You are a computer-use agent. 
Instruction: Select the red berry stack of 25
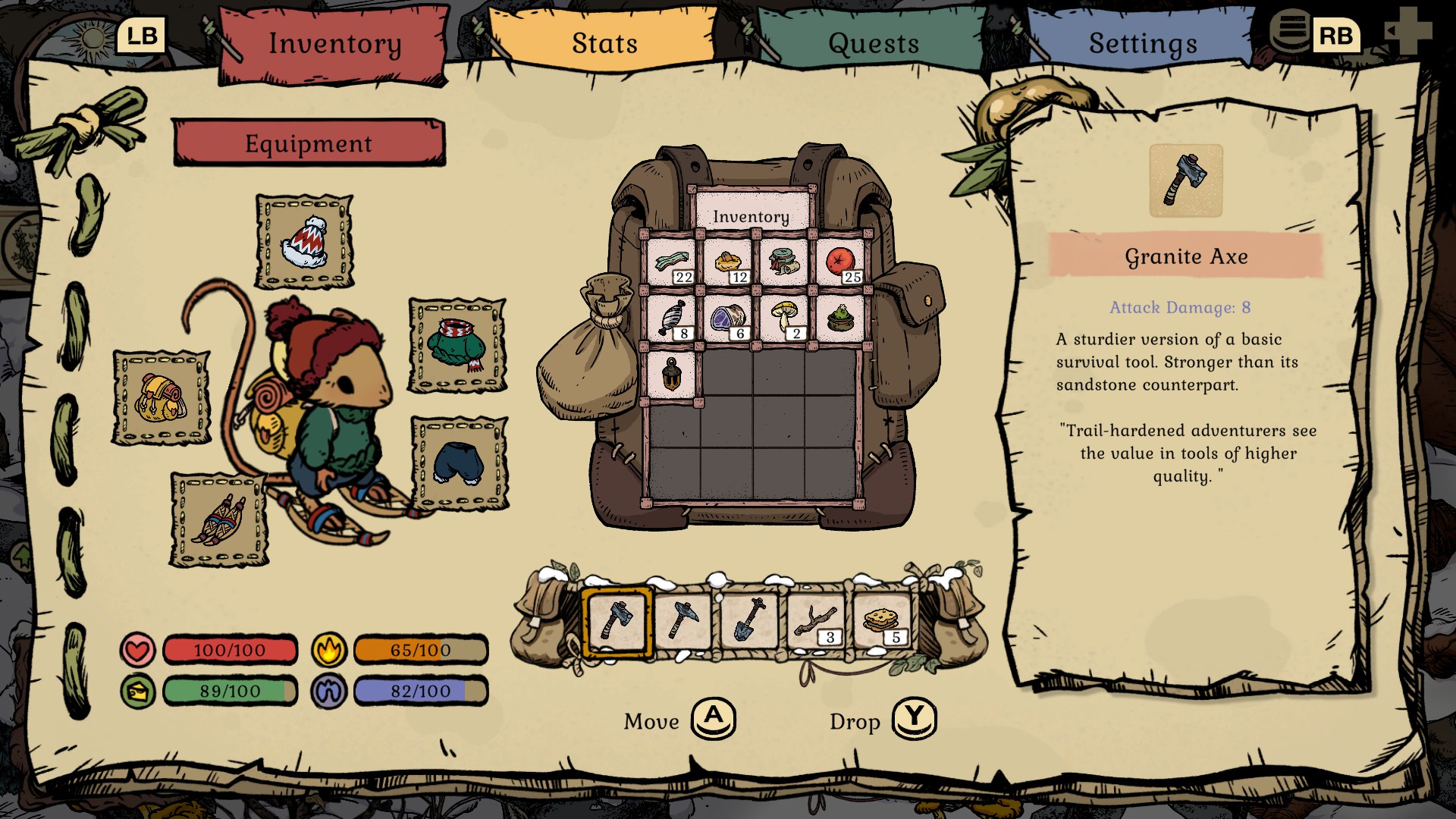[x=841, y=262]
